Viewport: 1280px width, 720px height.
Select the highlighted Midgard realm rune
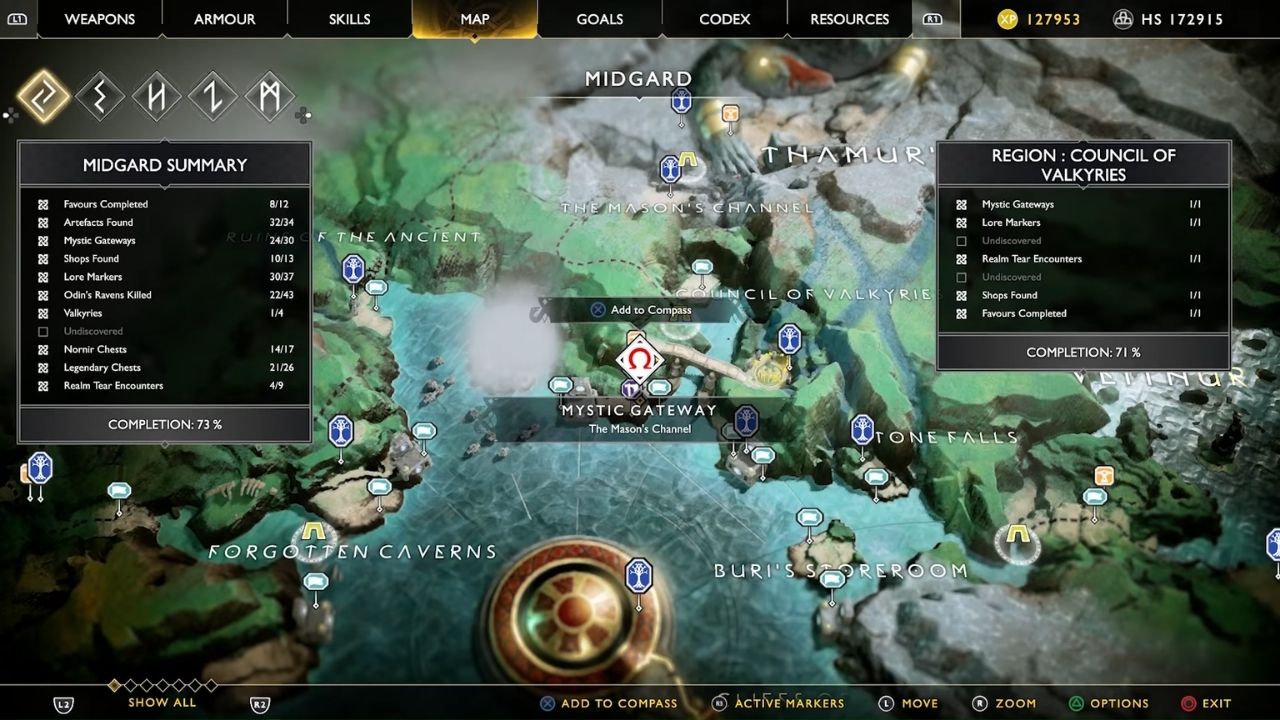pos(43,97)
